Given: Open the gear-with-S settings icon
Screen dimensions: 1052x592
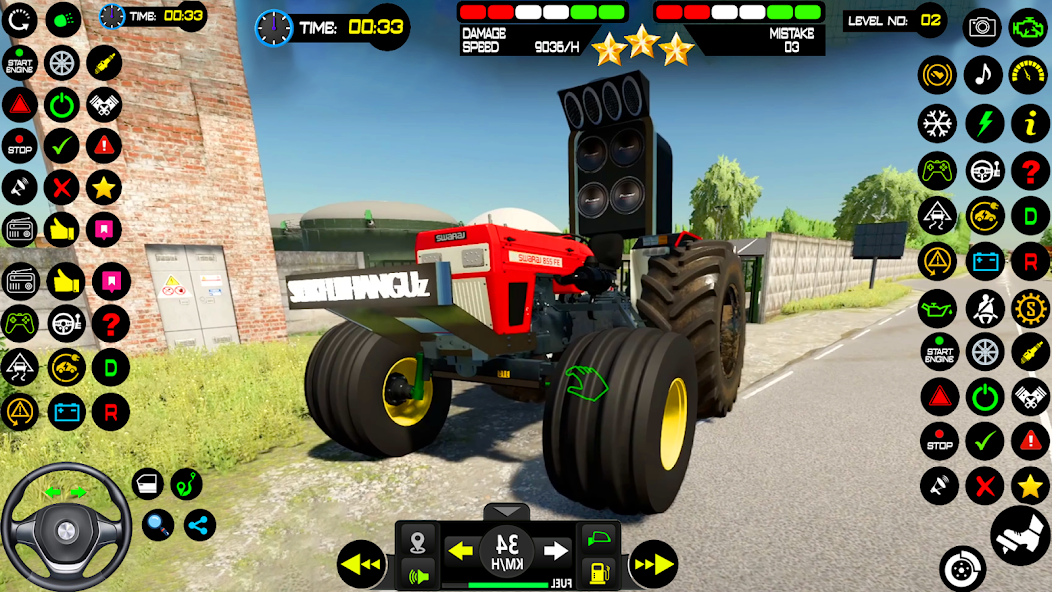Looking at the screenshot, I should pos(1030,308).
